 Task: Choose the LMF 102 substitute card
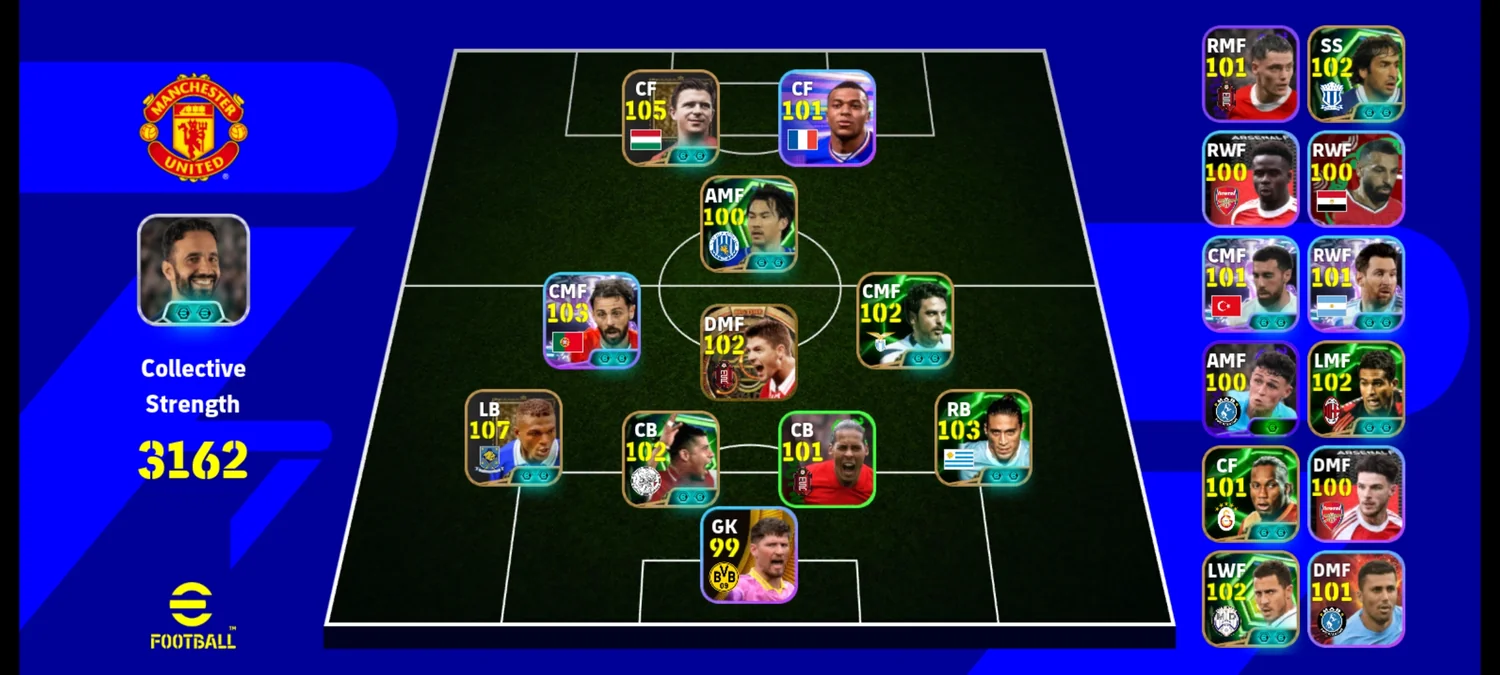coord(1356,389)
